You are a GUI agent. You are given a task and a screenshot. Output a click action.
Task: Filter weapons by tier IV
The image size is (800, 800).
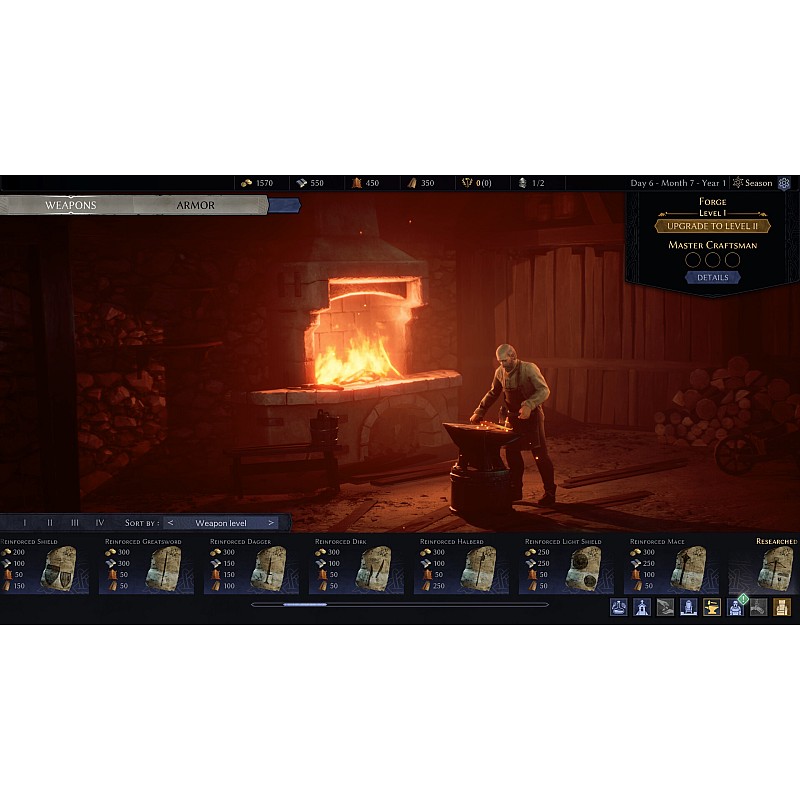tap(100, 523)
